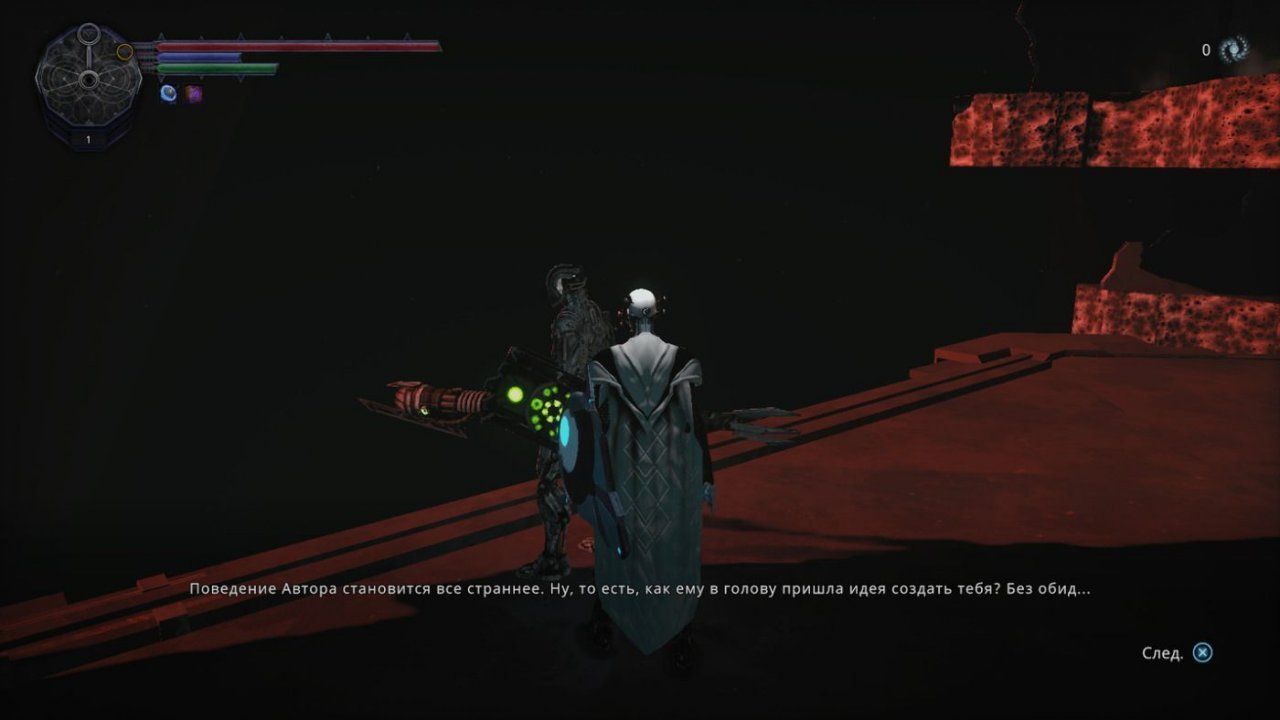
Task: Select the small gold-ringed slot beside the emblem
Action: 125,52
